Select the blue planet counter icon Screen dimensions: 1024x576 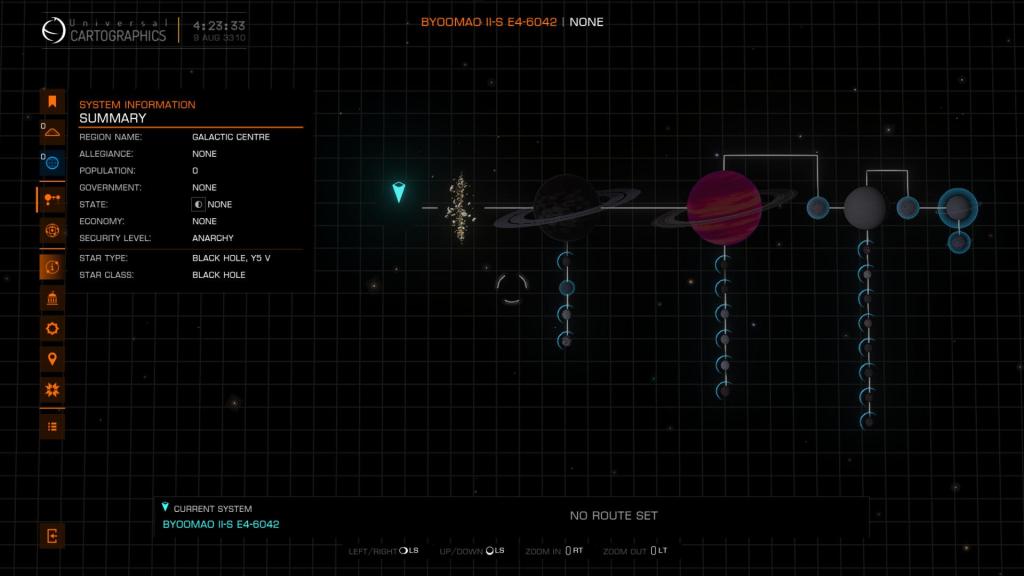52,162
